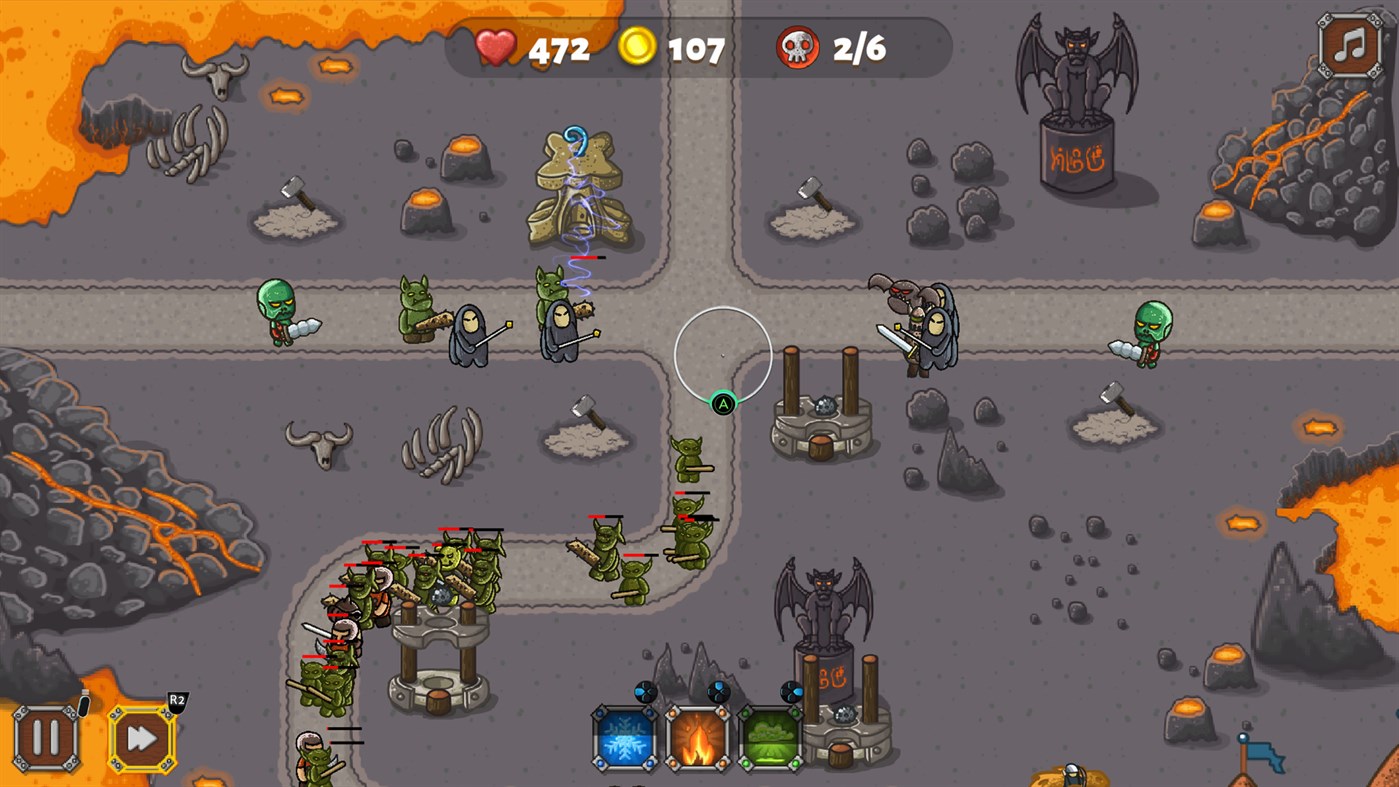Select the green zombie on the left path

(277, 310)
